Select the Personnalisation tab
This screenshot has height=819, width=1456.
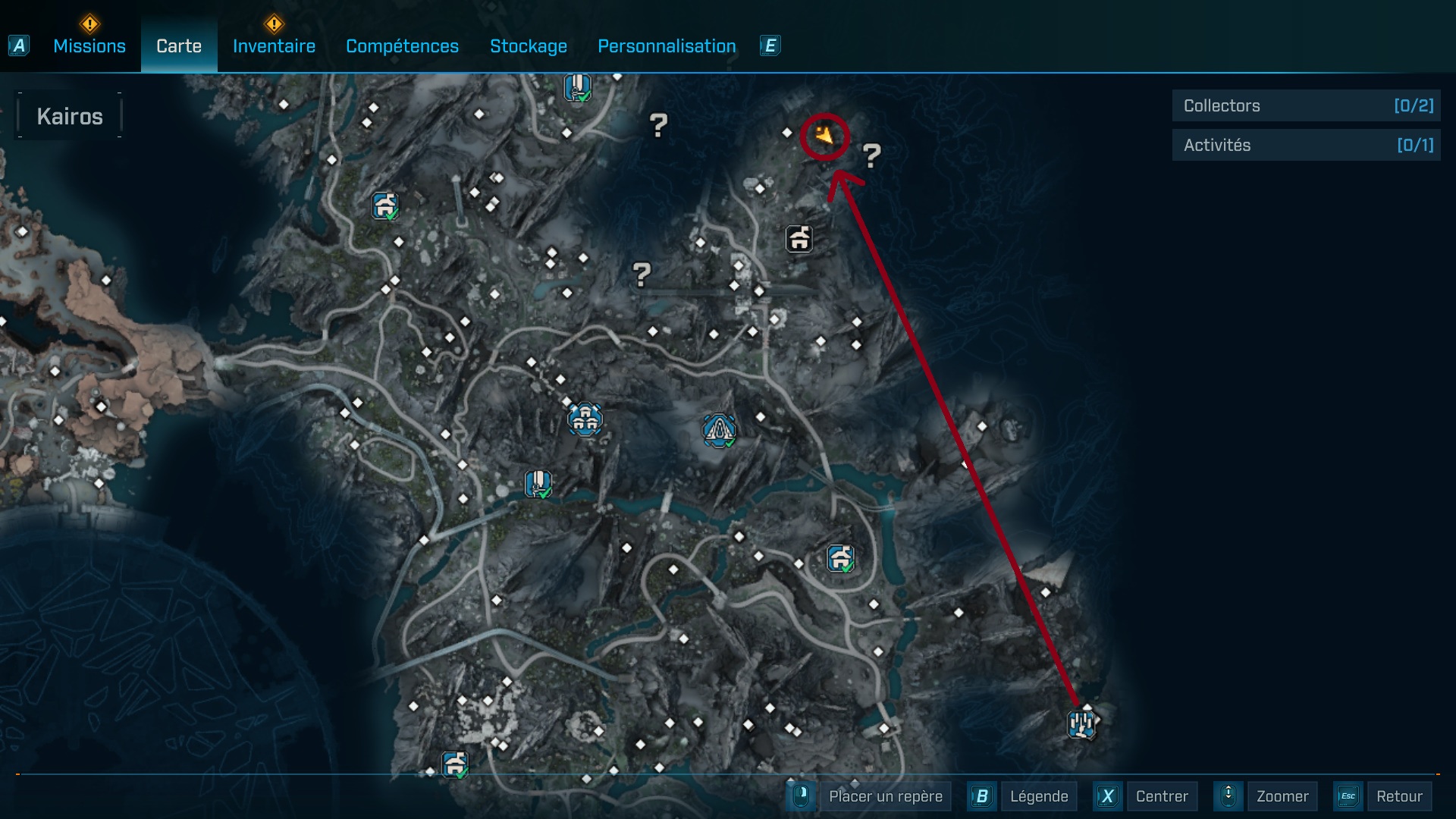tap(667, 46)
